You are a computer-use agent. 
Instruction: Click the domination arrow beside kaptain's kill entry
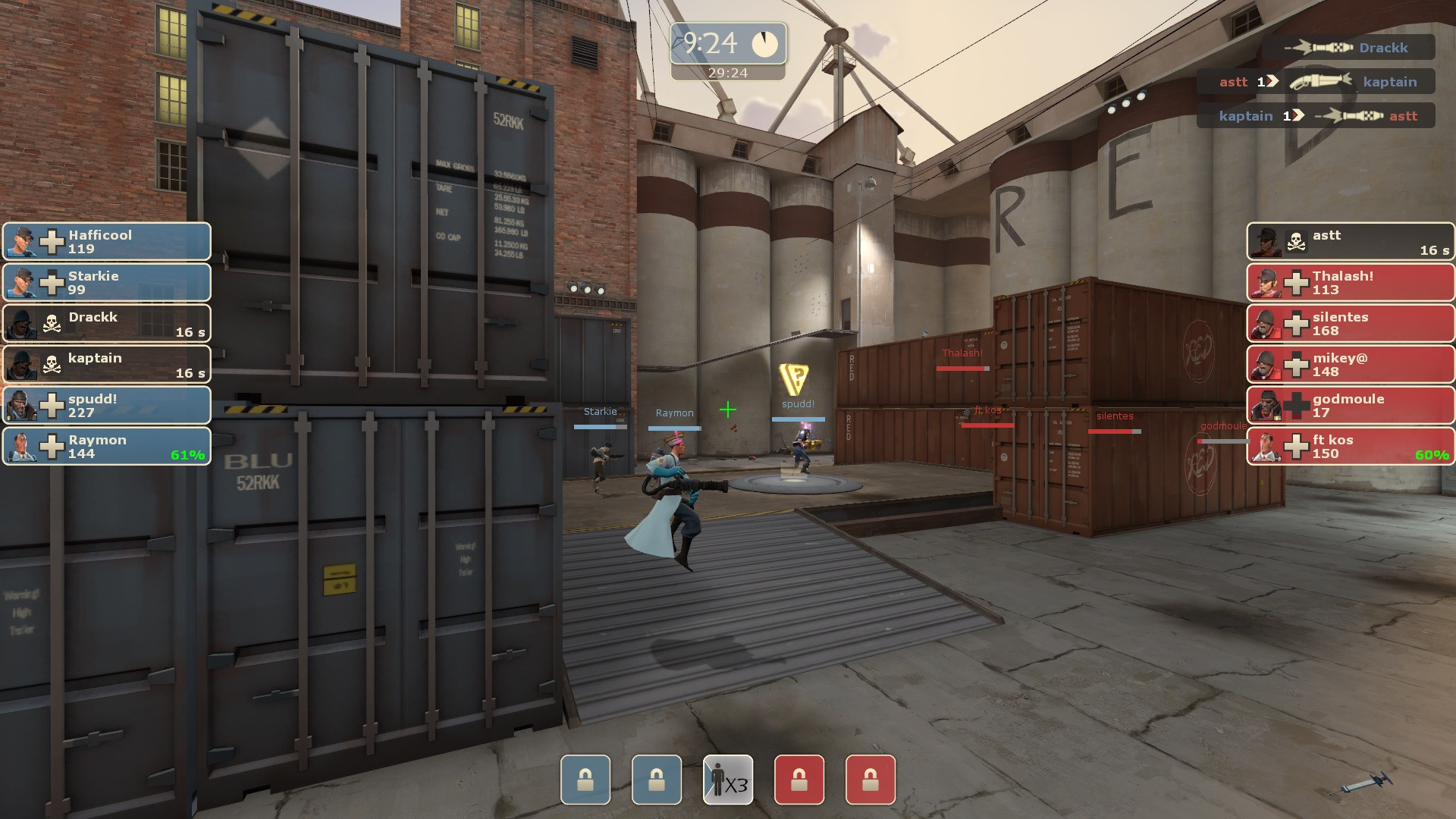(x=1298, y=116)
